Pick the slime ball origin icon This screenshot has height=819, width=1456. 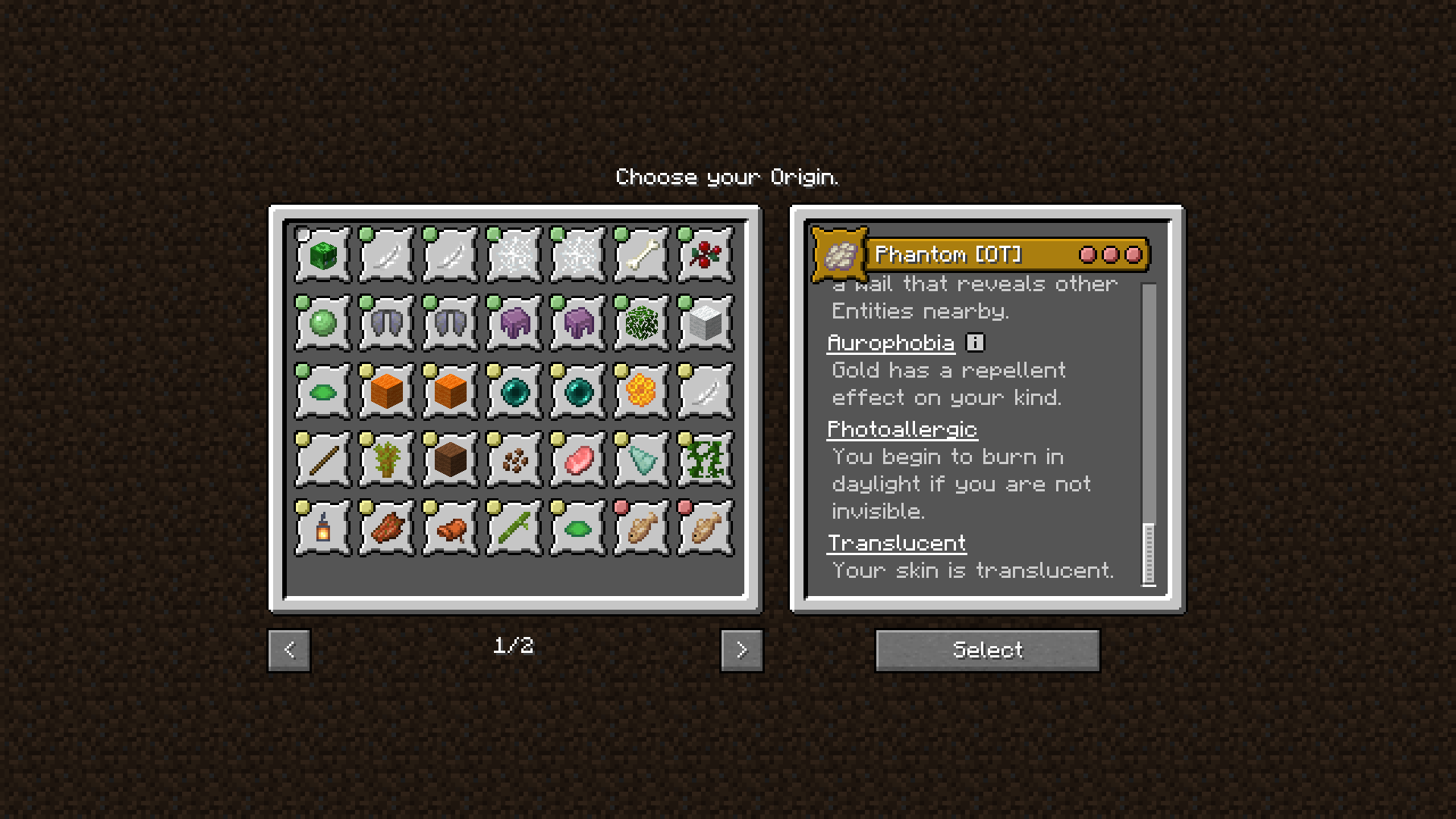[x=322, y=323]
